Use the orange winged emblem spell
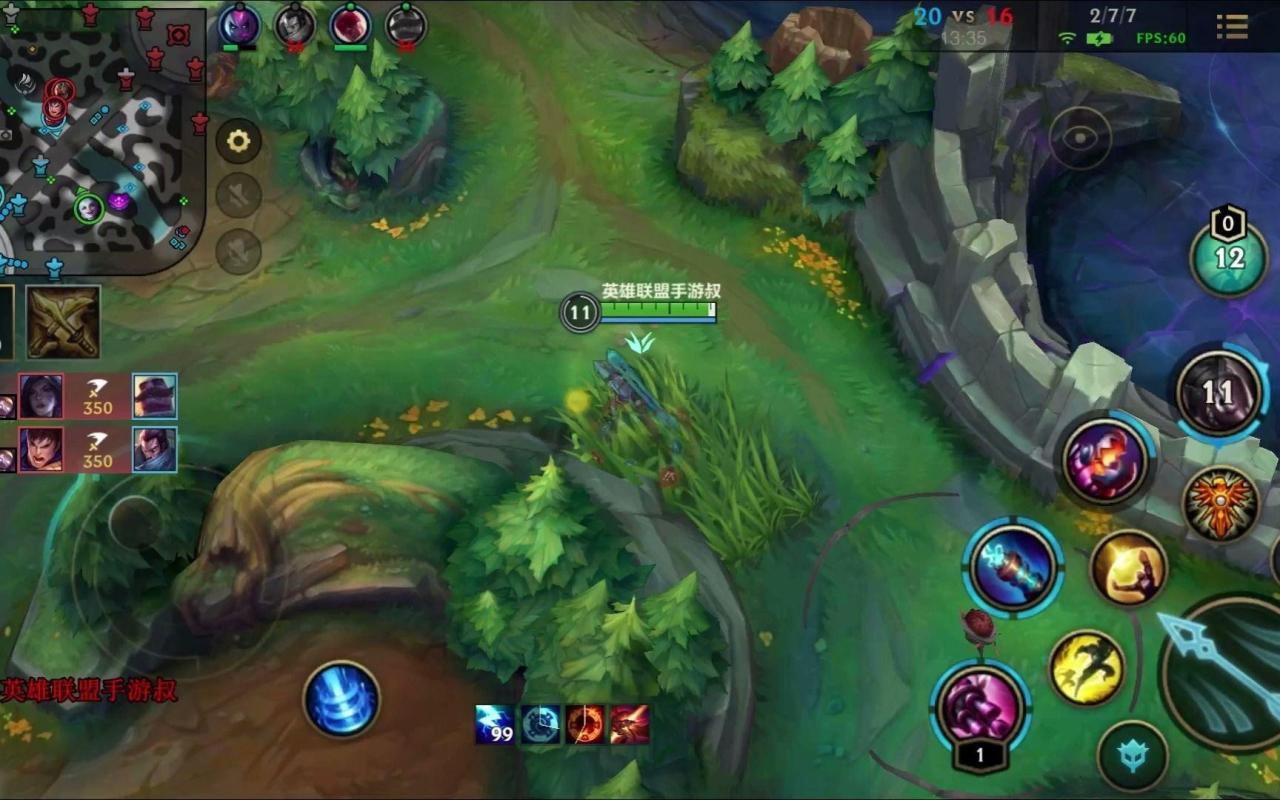This screenshot has width=1280, height=800. pos(1220,504)
